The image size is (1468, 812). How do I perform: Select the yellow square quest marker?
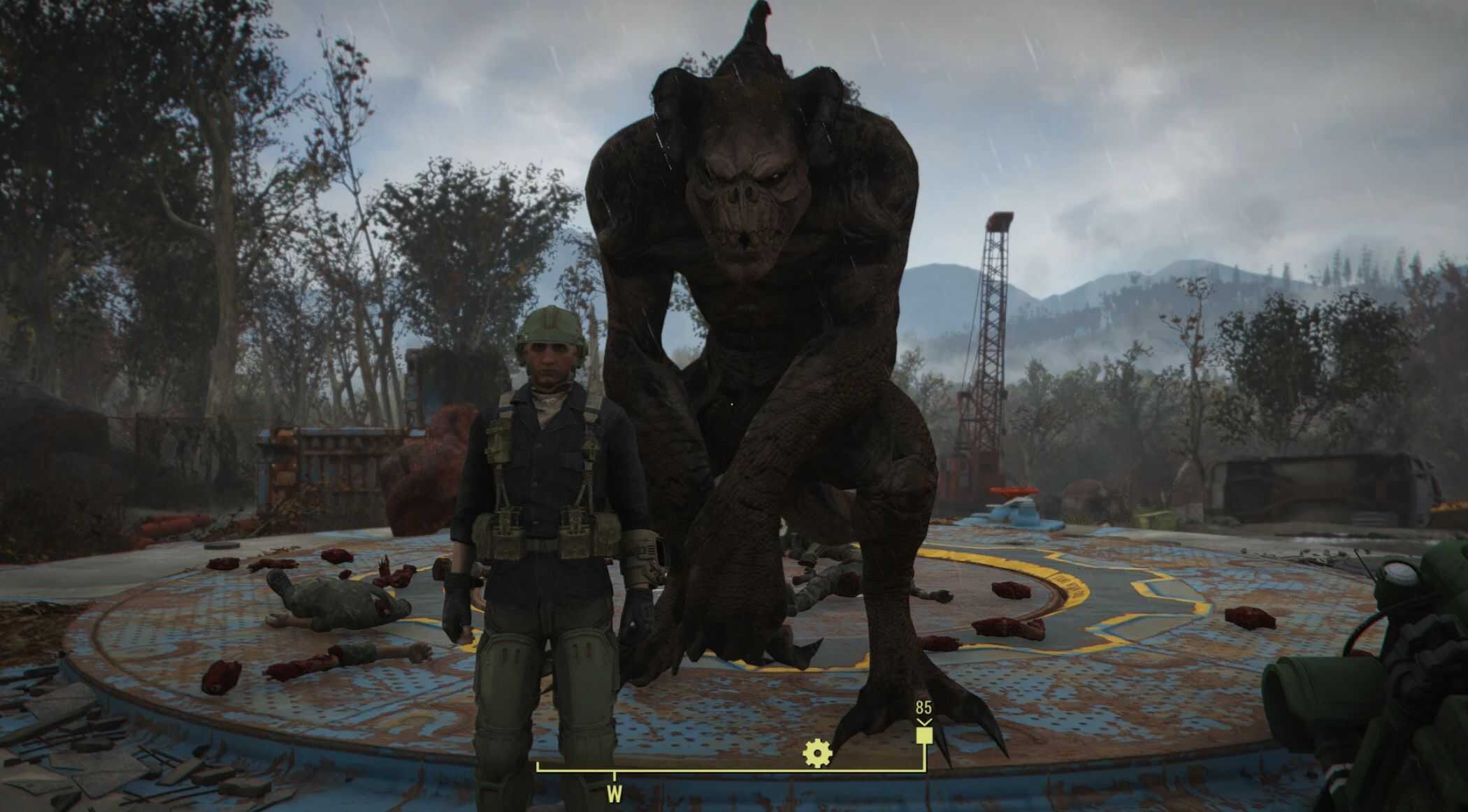923,737
